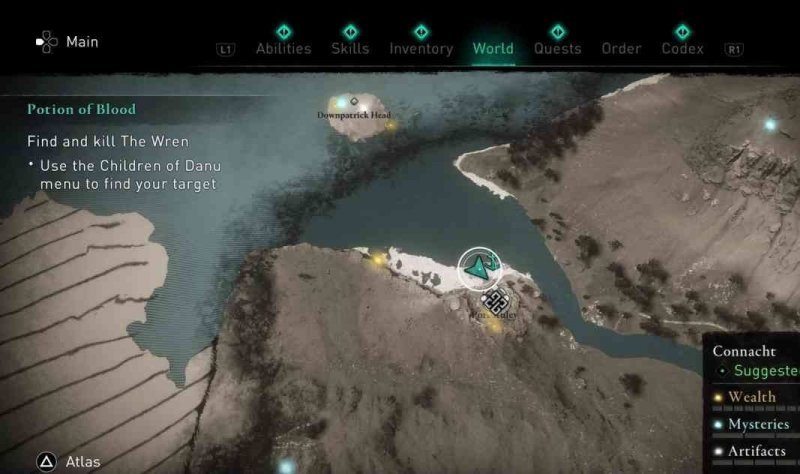Select the Downpatrick Head location marker

pyautogui.click(x=353, y=103)
